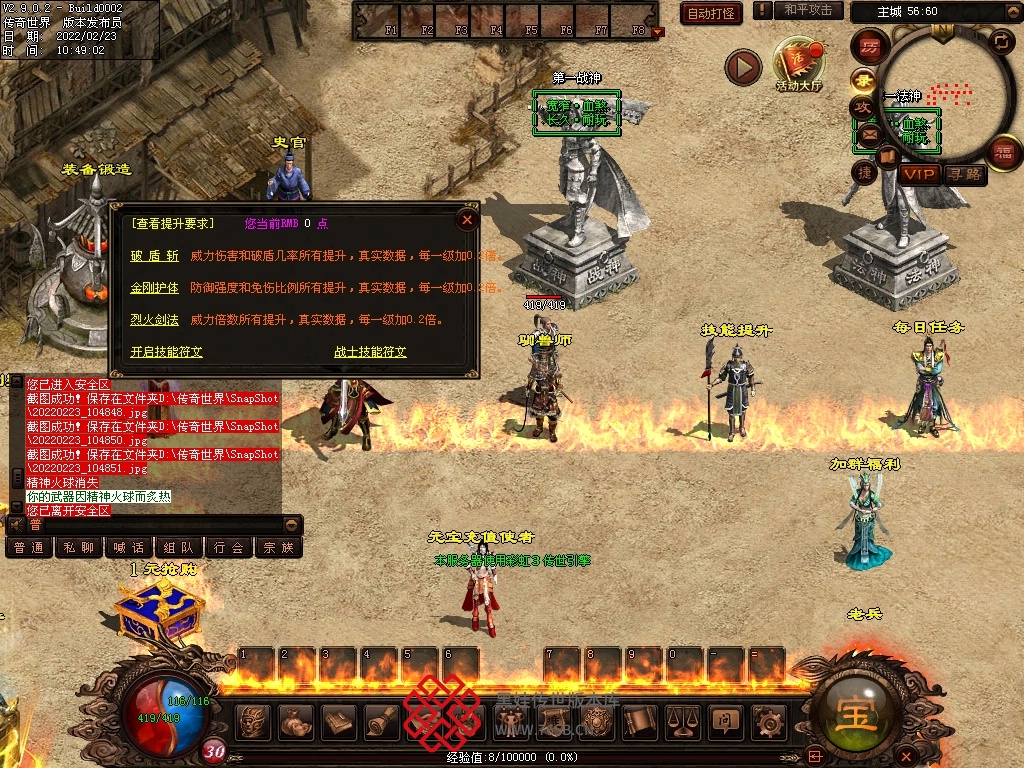Choose the 金刚护体 skill upgrade link

pyautogui.click(x=155, y=288)
